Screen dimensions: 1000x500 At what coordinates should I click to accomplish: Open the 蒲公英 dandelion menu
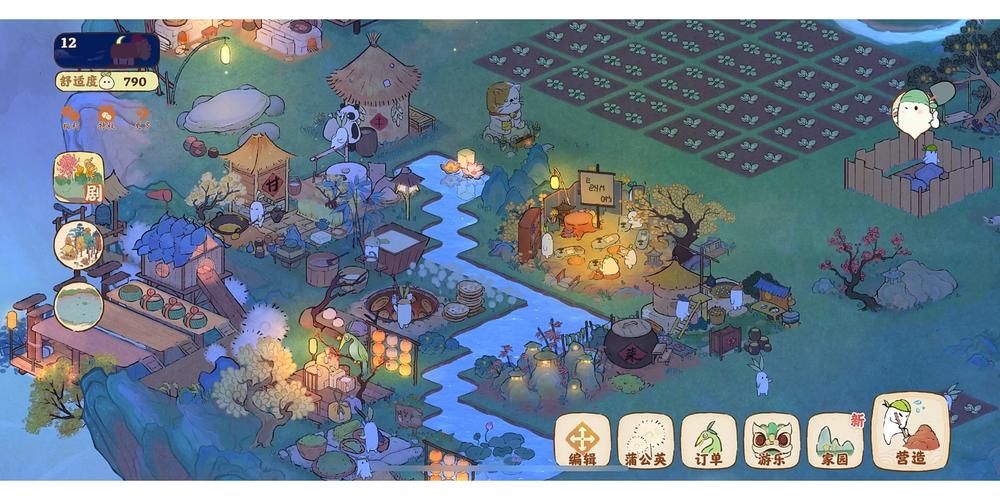click(x=645, y=440)
